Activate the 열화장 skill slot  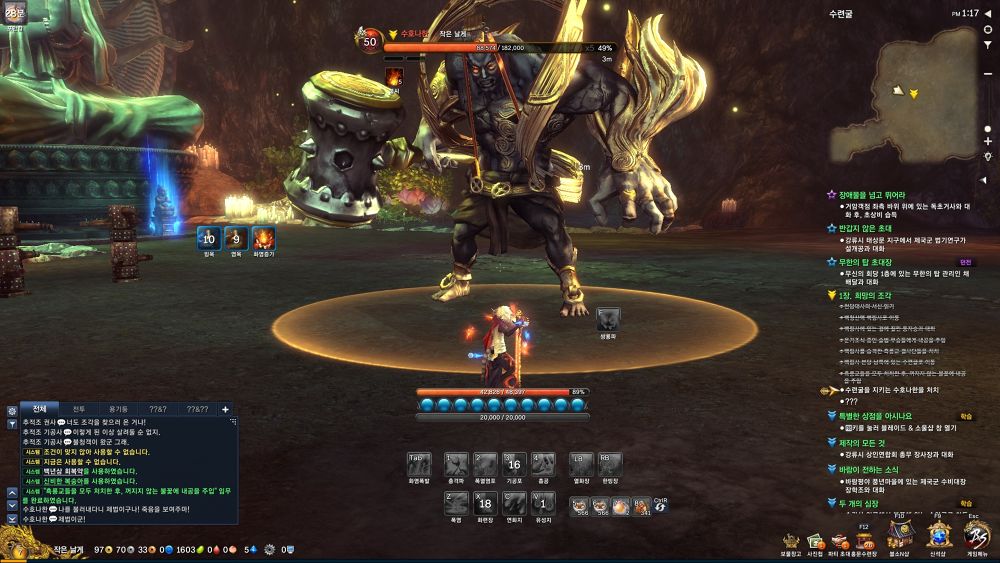[581, 464]
